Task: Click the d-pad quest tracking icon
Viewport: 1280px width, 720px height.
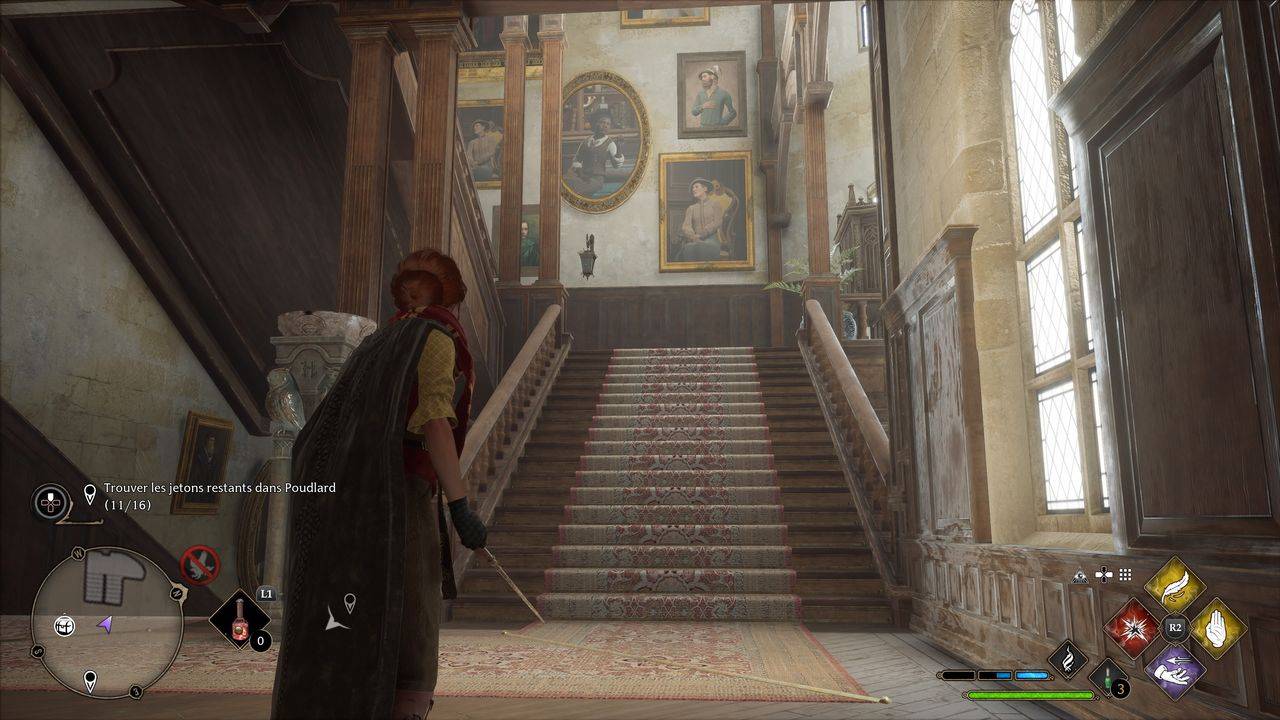Action: click(x=51, y=501)
